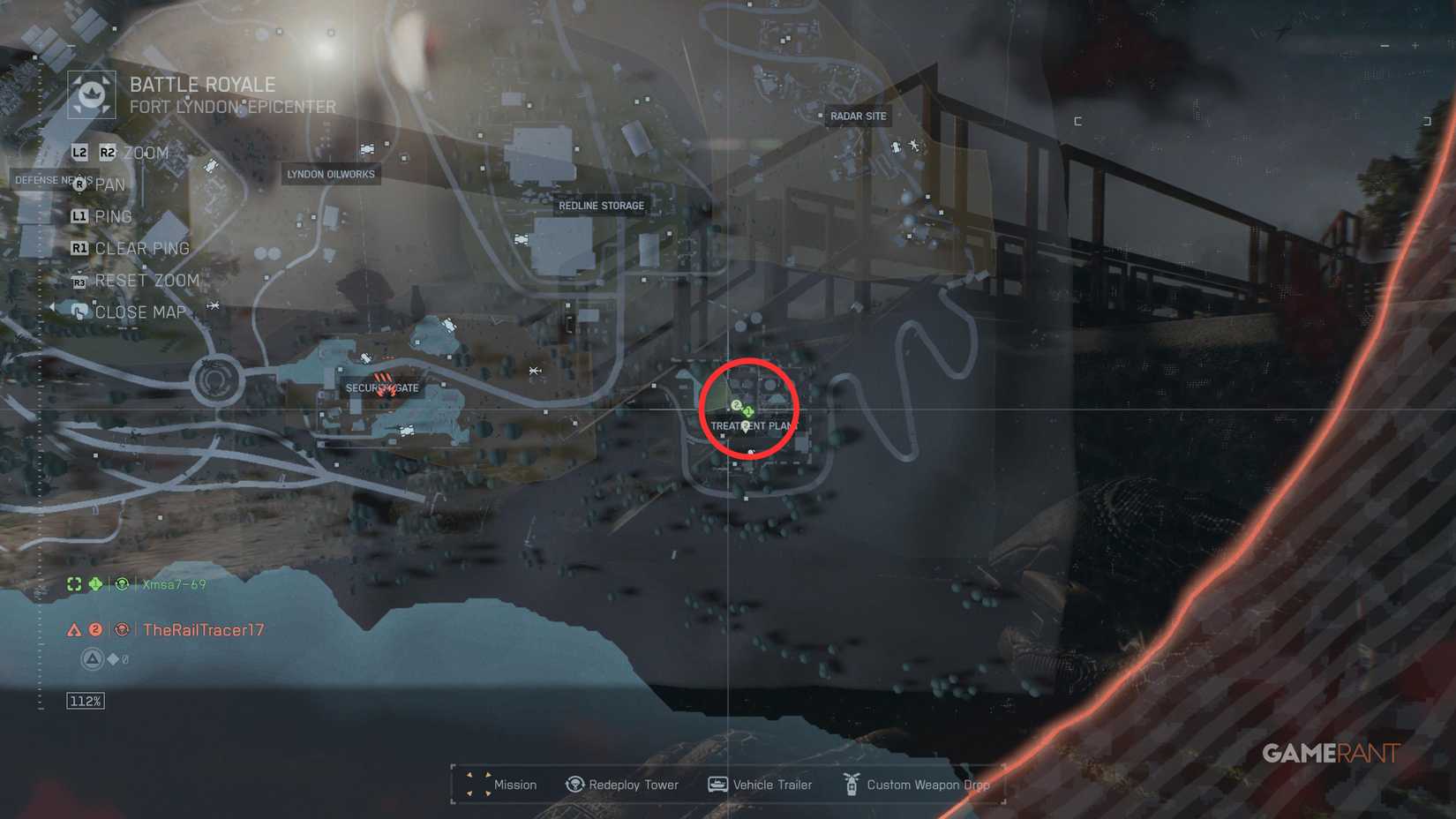Click the Close Map command
1456x819 pixels.
(x=138, y=312)
